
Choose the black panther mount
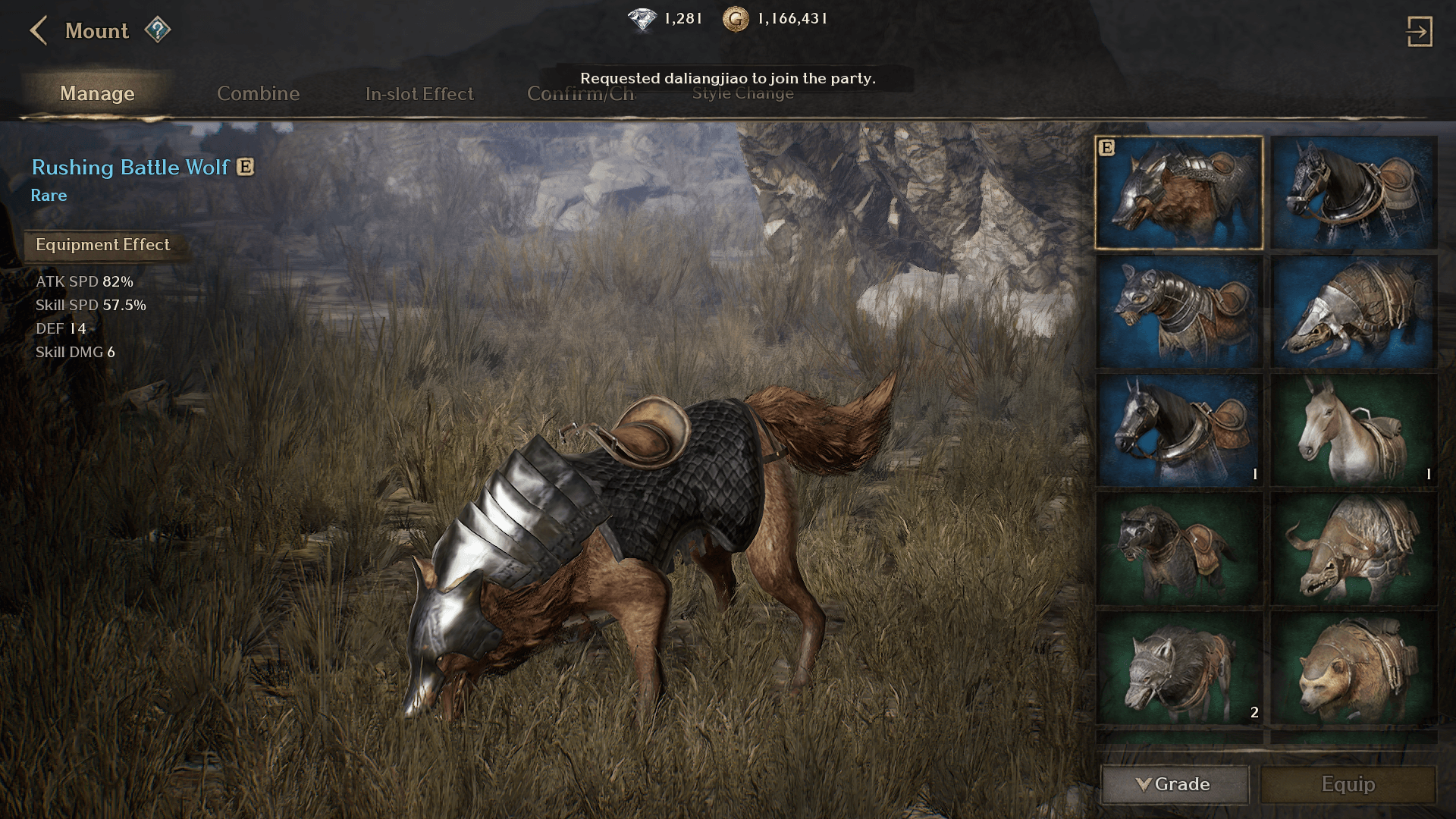[1178, 549]
